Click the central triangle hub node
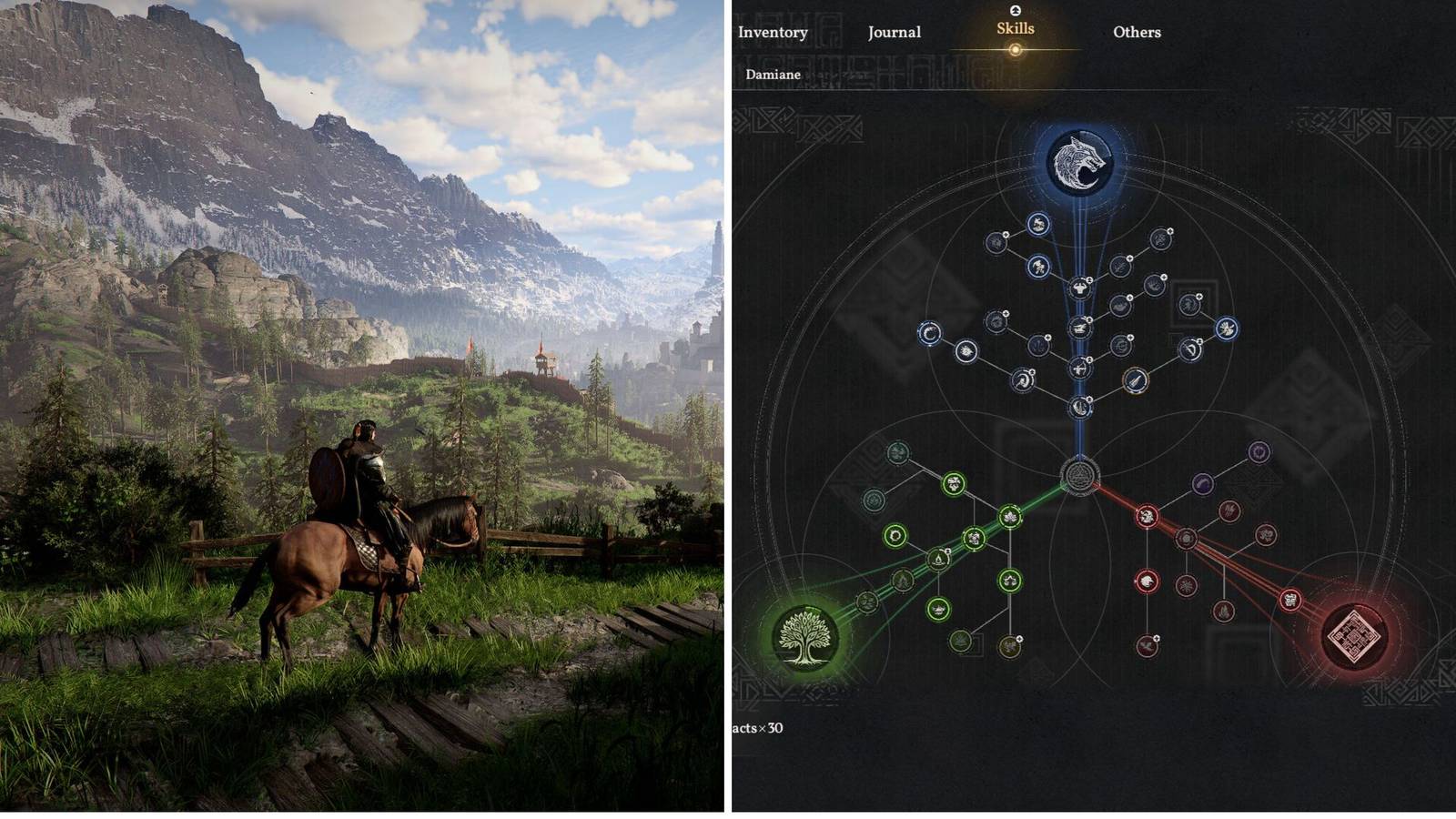Screen dimensions: 1456x819 click(1079, 476)
